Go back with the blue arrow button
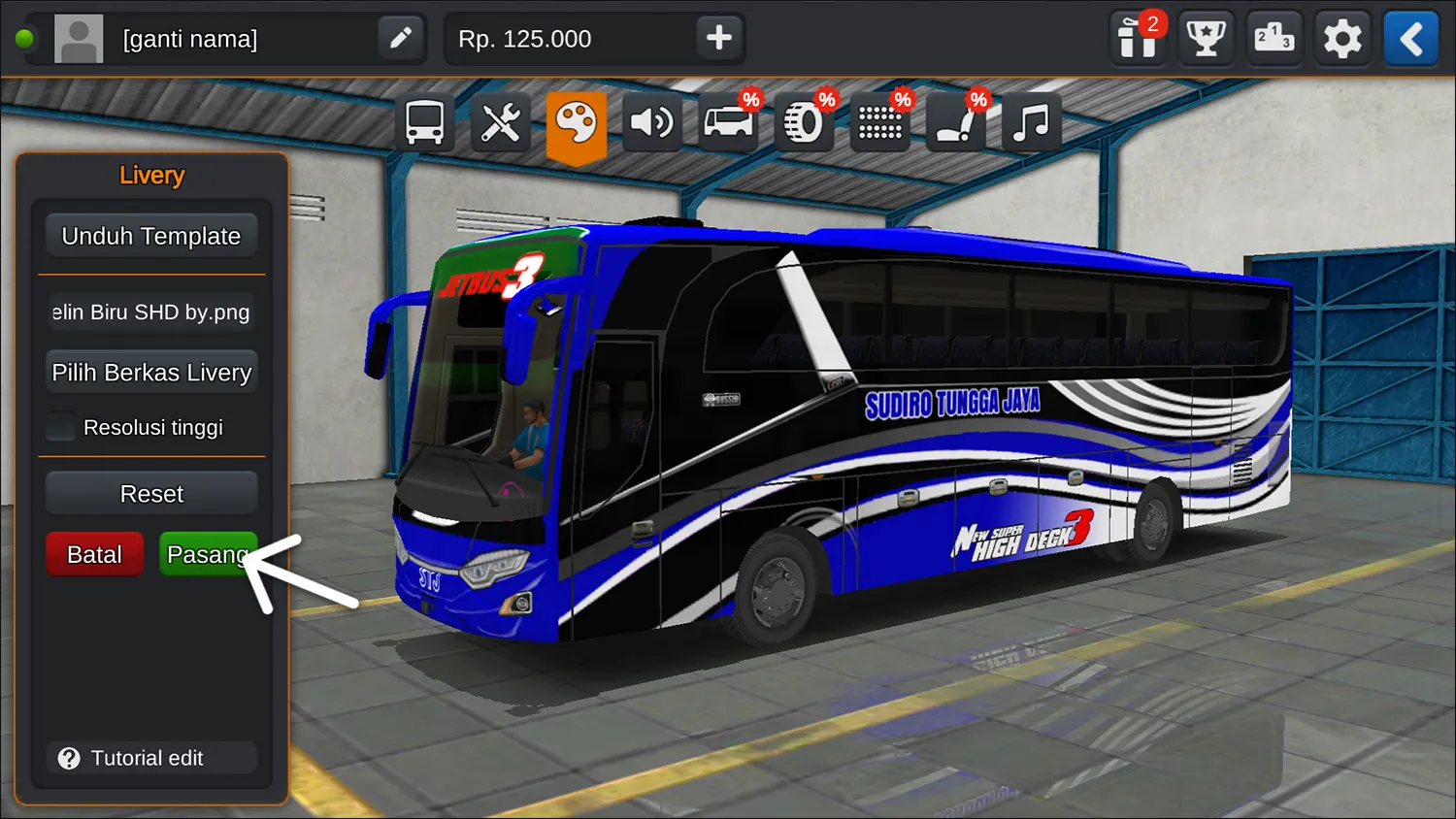This screenshot has height=819, width=1456. coord(1410,39)
